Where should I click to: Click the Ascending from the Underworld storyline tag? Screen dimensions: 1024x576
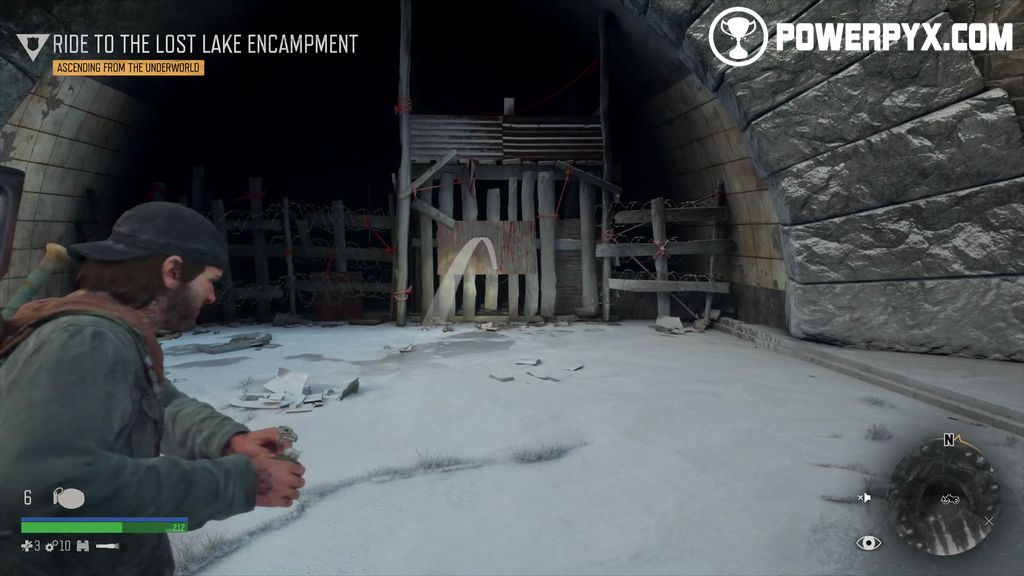[x=128, y=68]
